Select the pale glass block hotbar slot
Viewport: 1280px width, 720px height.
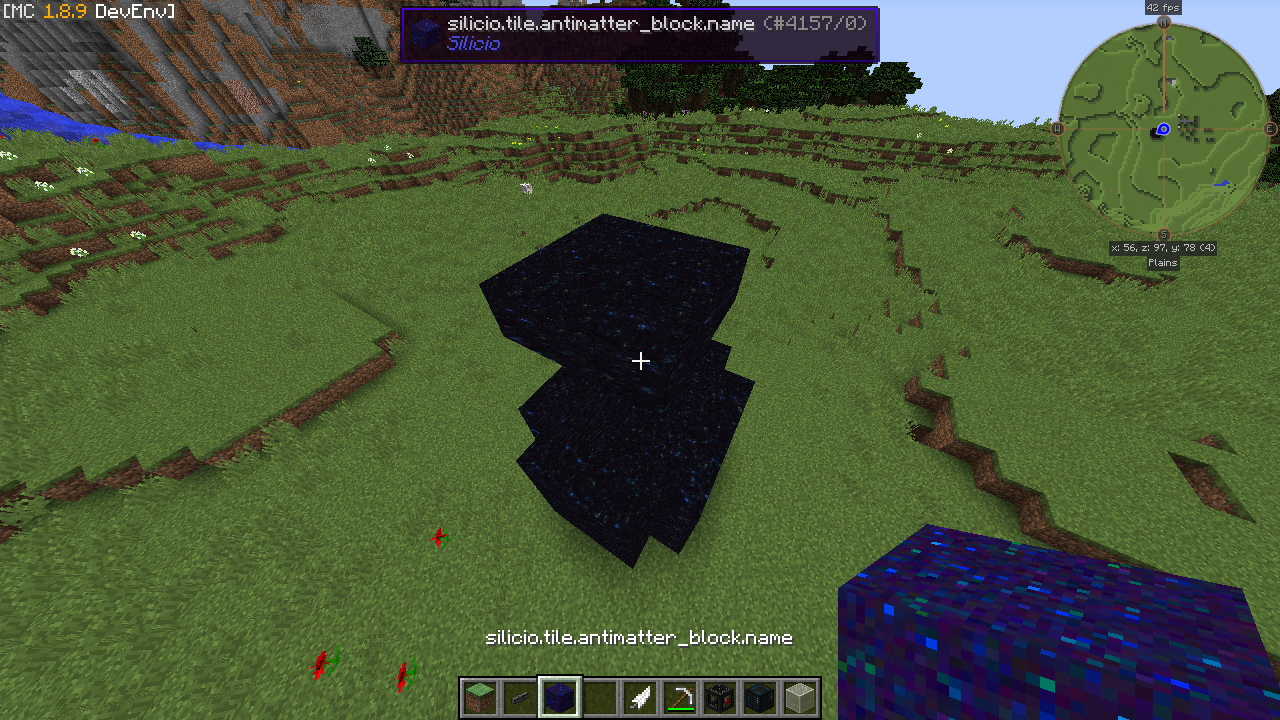[x=800, y=697]
